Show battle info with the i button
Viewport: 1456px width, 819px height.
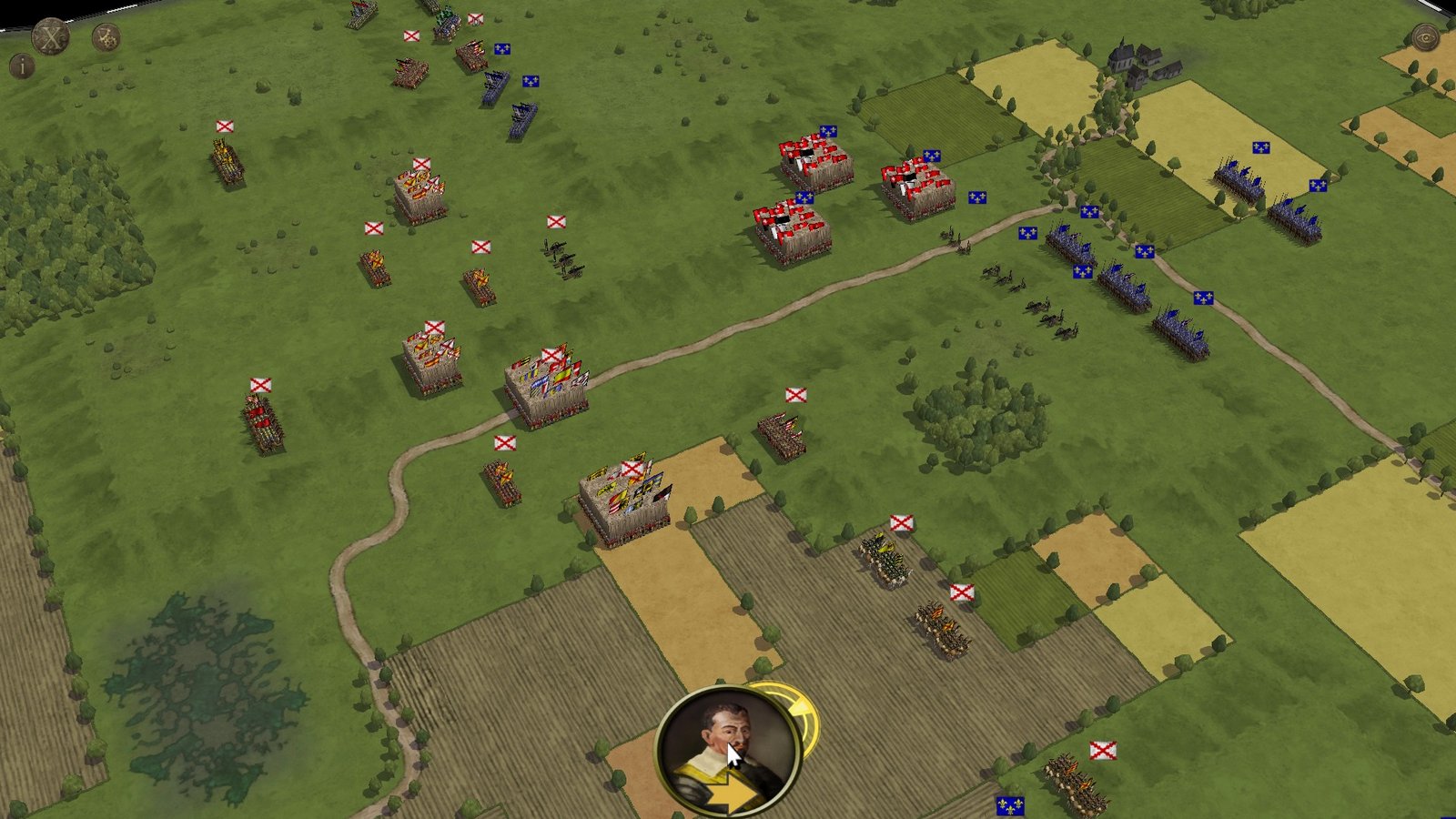pos(21,66)
